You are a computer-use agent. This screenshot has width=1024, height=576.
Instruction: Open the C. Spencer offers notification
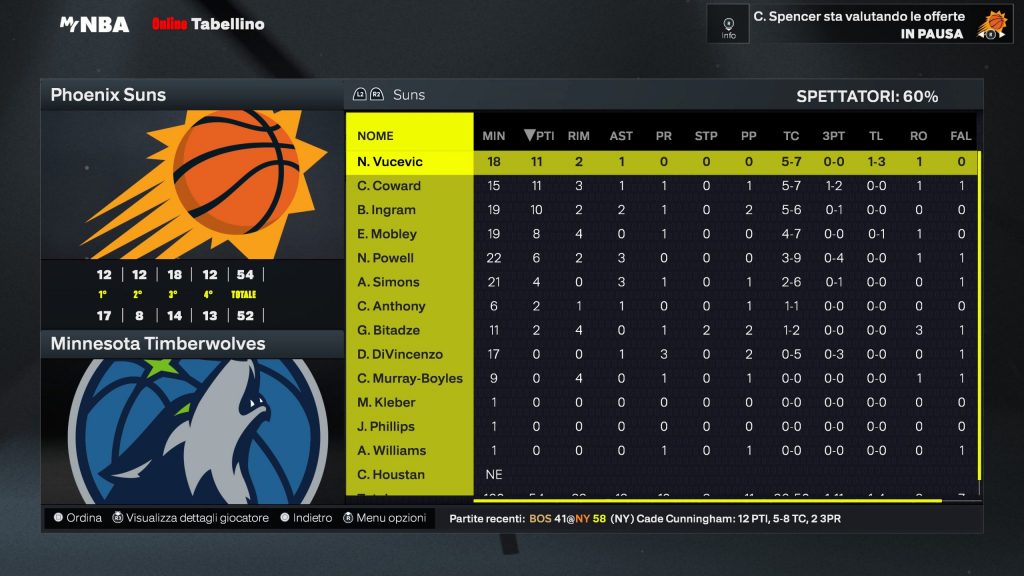(x=858, y=25)
